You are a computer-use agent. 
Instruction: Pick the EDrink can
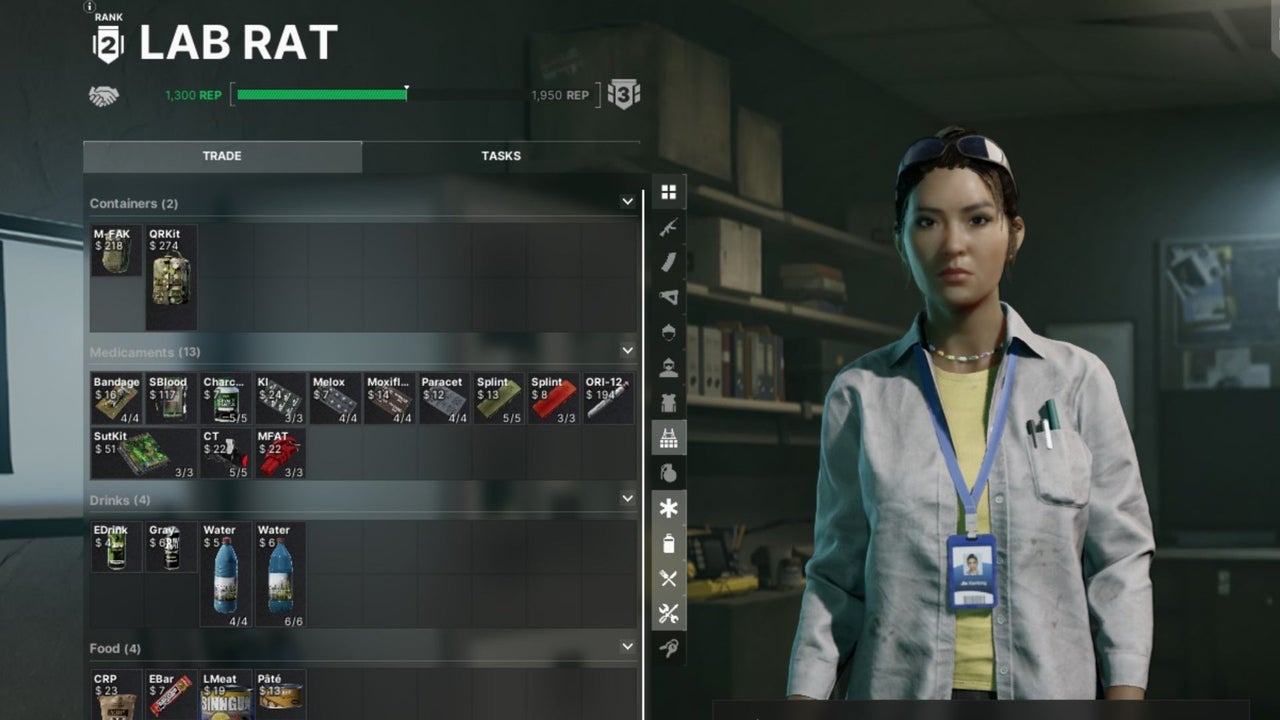click(x=116, y=547)
